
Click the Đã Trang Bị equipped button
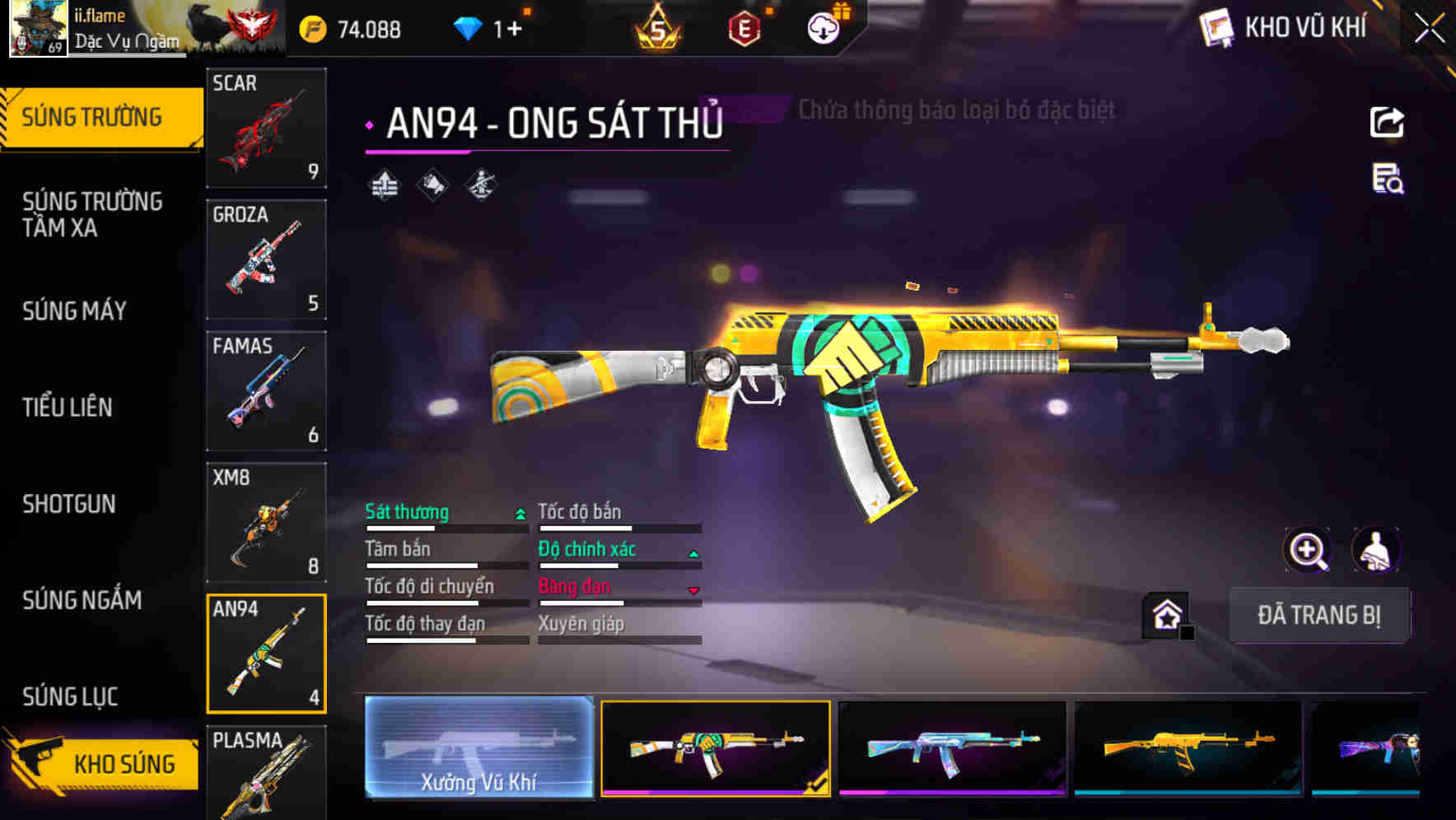[1318, 615]
